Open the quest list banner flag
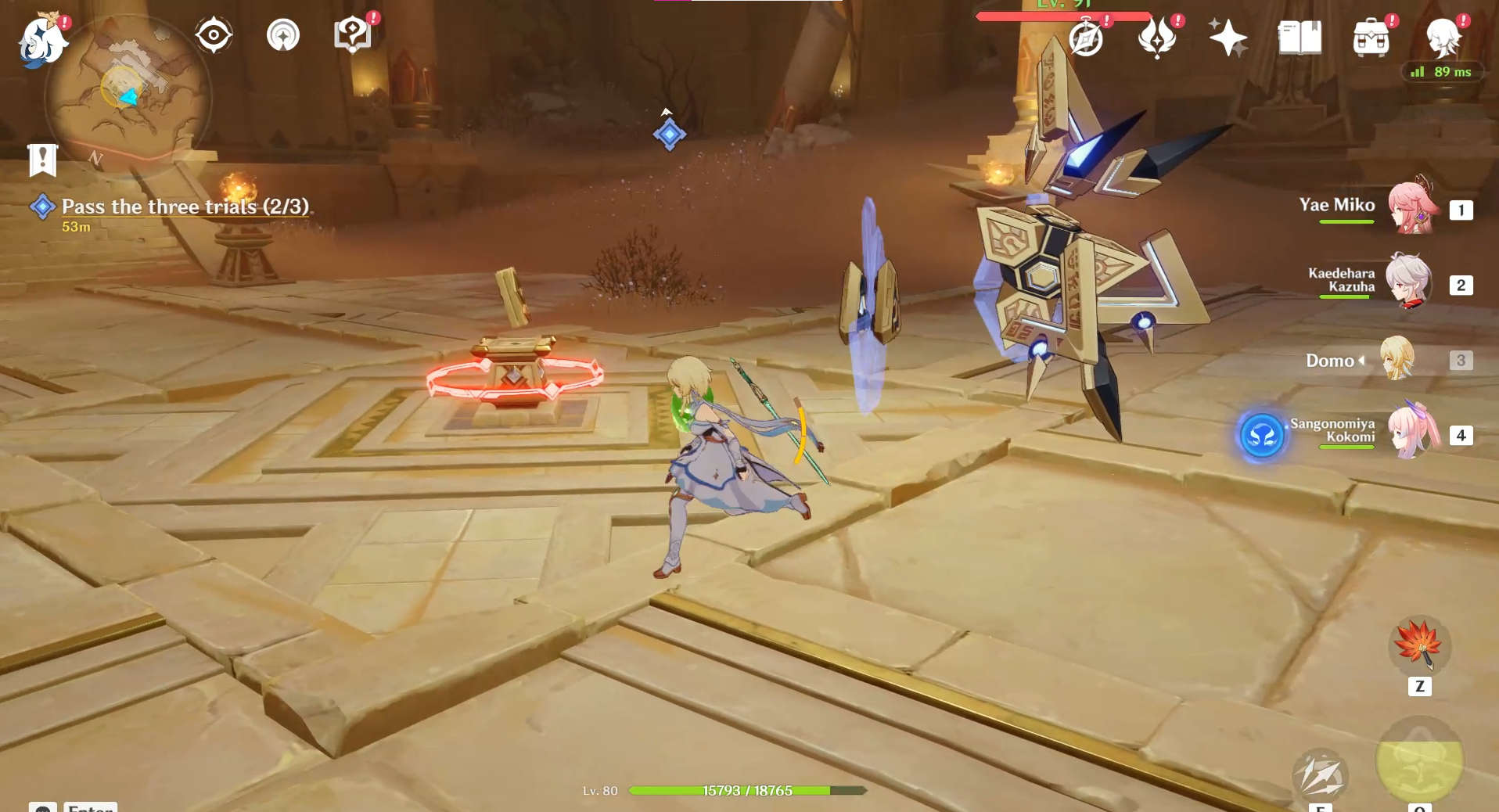This screenshot has width=1499, height=812. (42, 160)
